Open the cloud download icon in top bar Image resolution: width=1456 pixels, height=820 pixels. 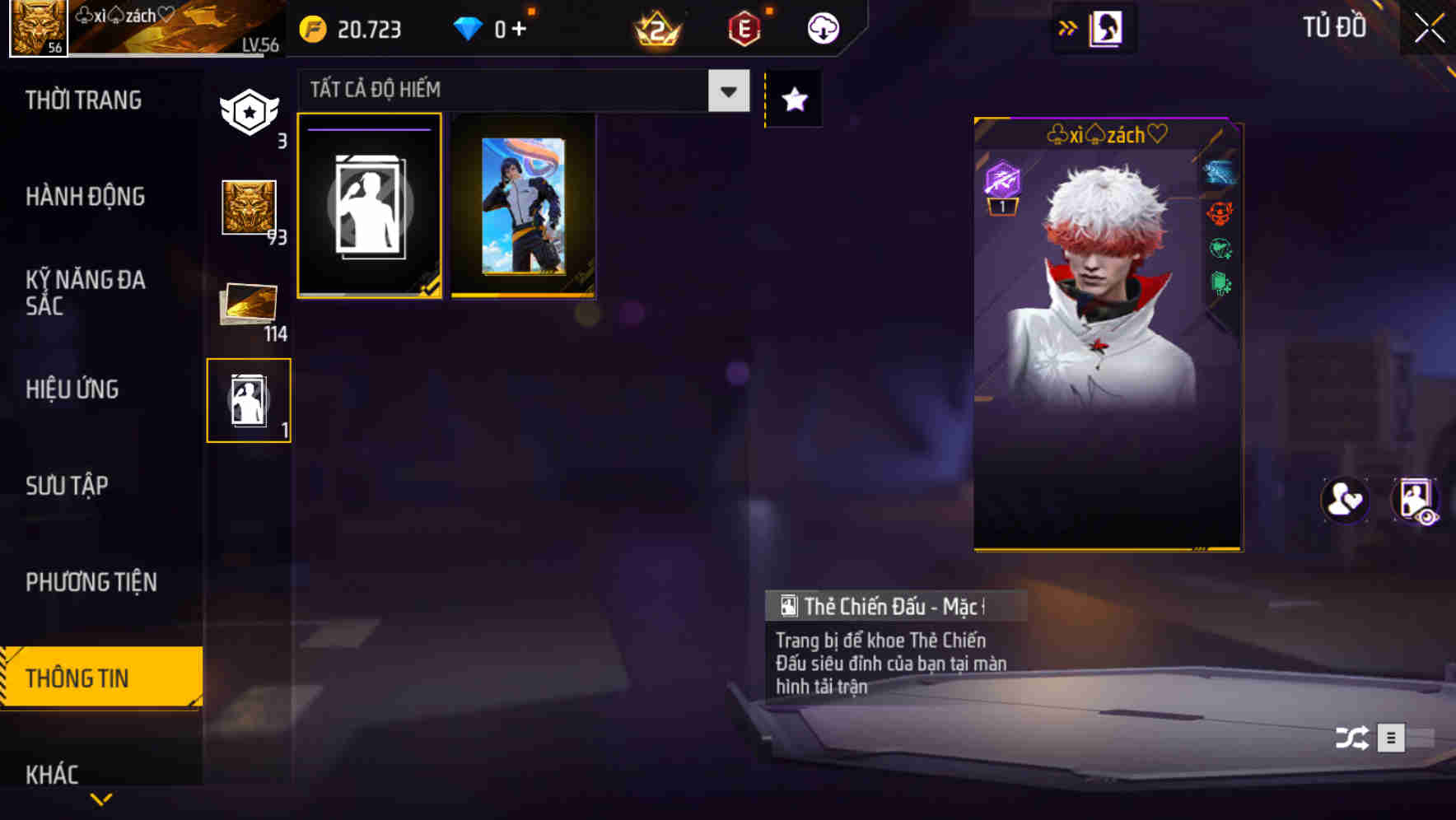pos(821,28)
